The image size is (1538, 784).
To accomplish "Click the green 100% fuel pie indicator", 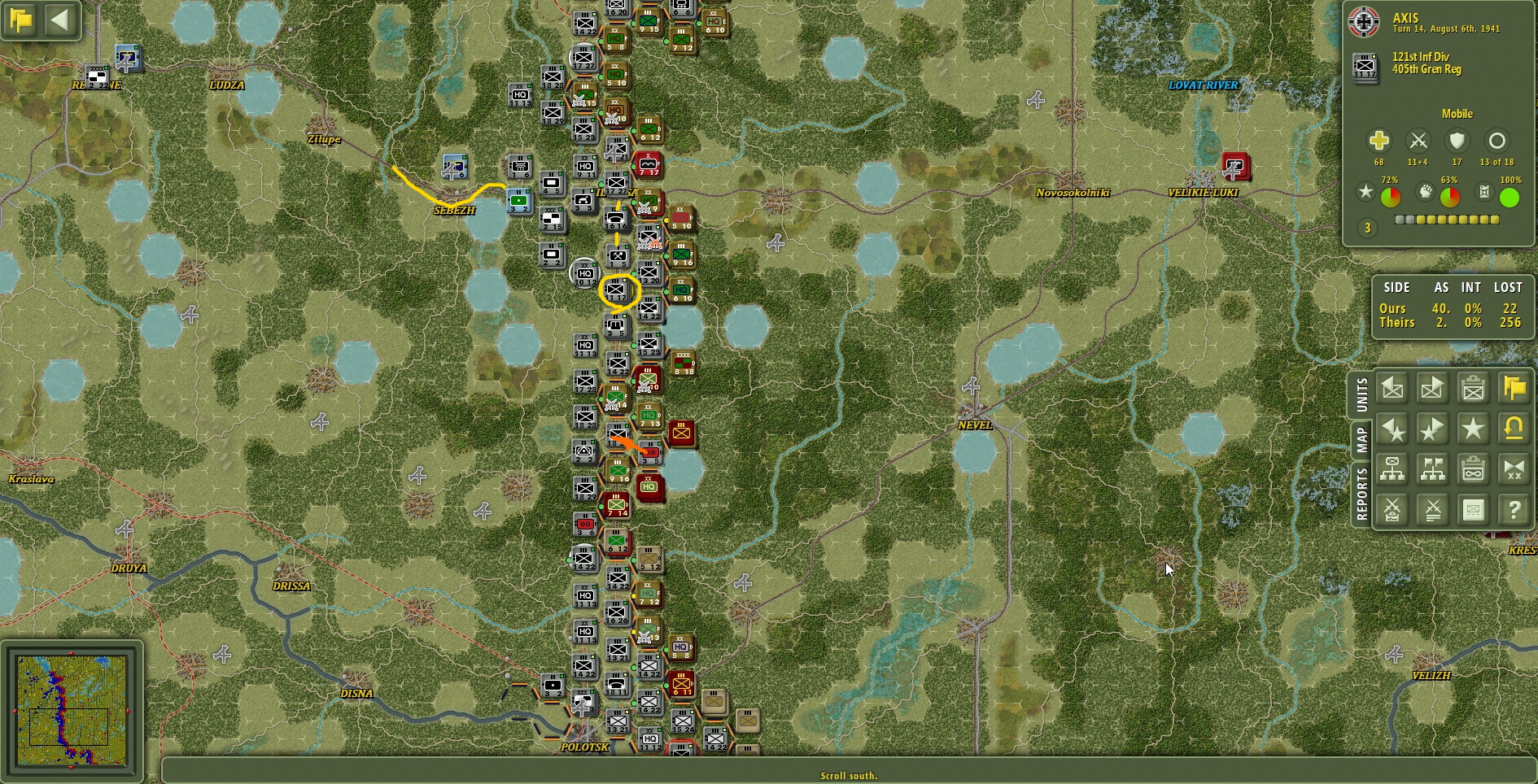I will [1510, 195].
